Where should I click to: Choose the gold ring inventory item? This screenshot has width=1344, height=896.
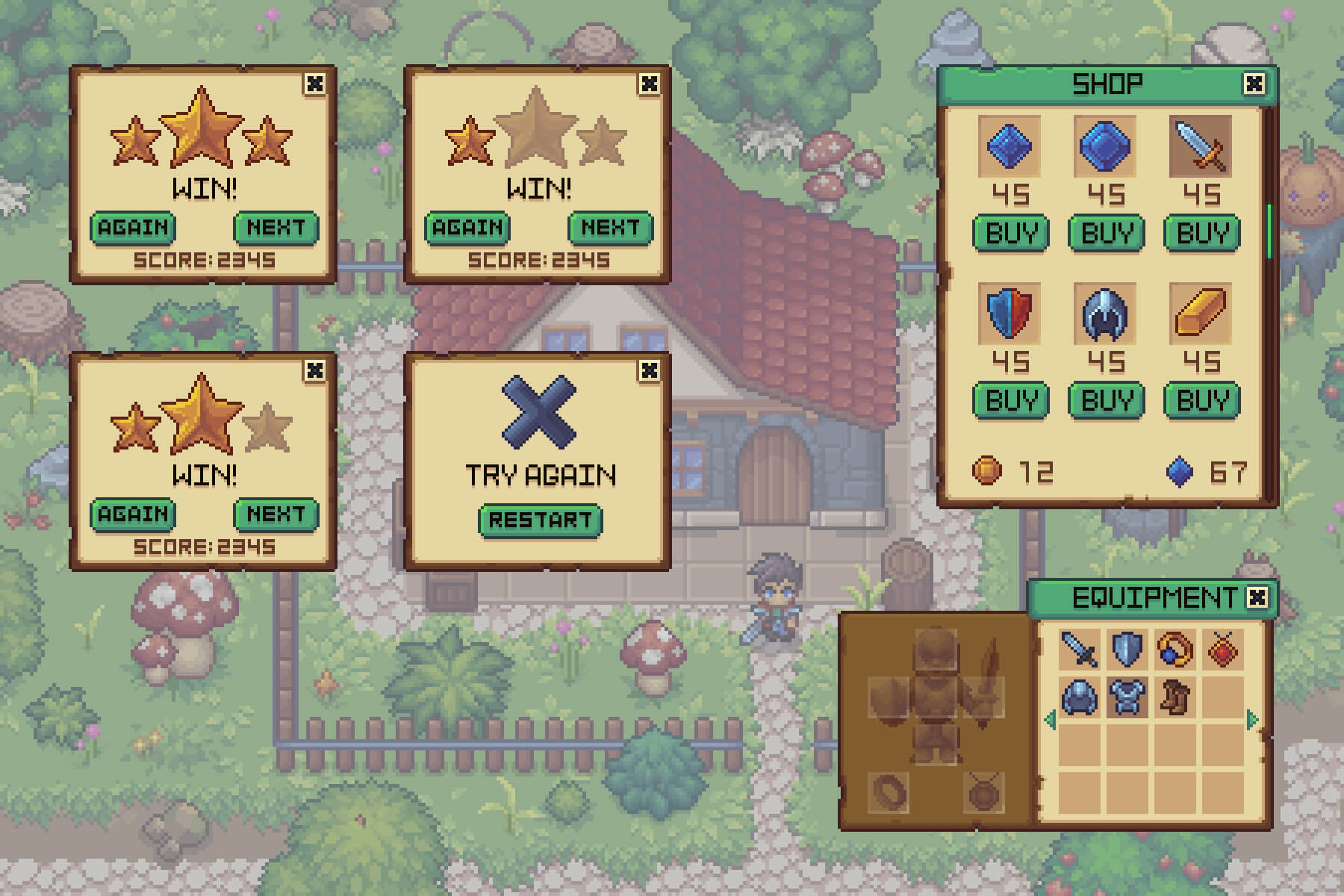point(1174,649)
